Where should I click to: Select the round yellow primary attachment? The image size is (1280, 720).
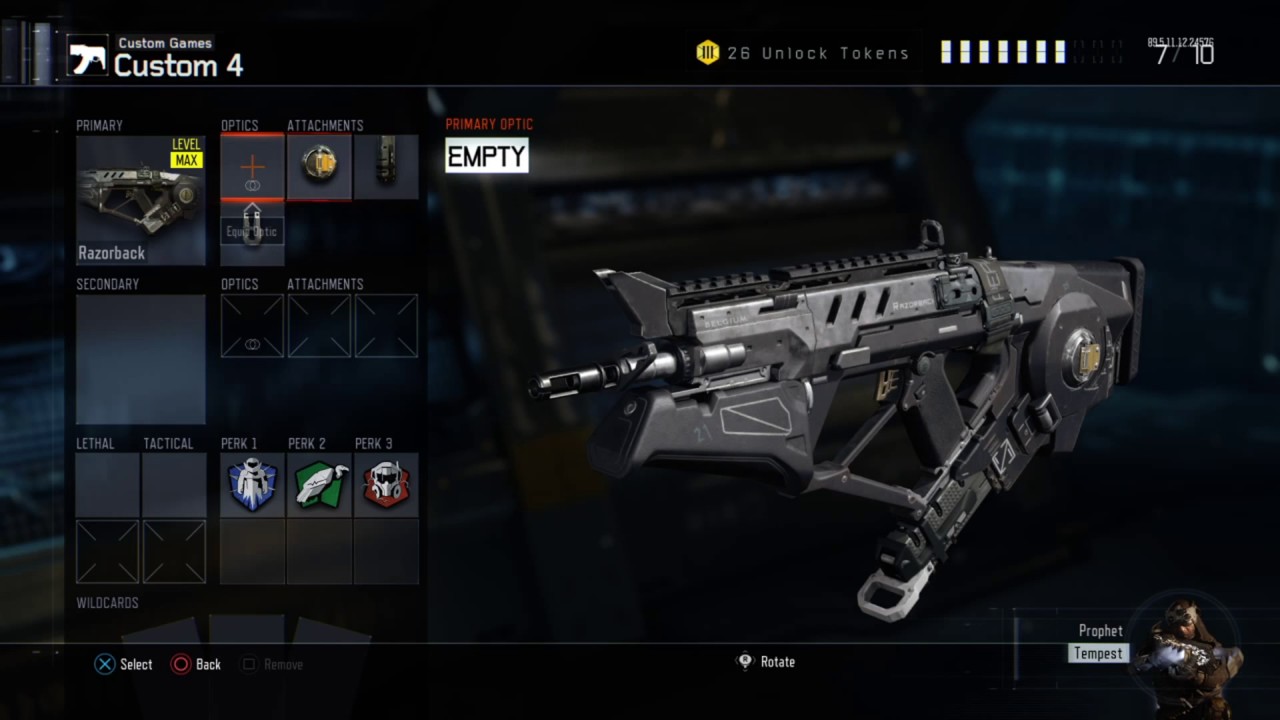319,167
